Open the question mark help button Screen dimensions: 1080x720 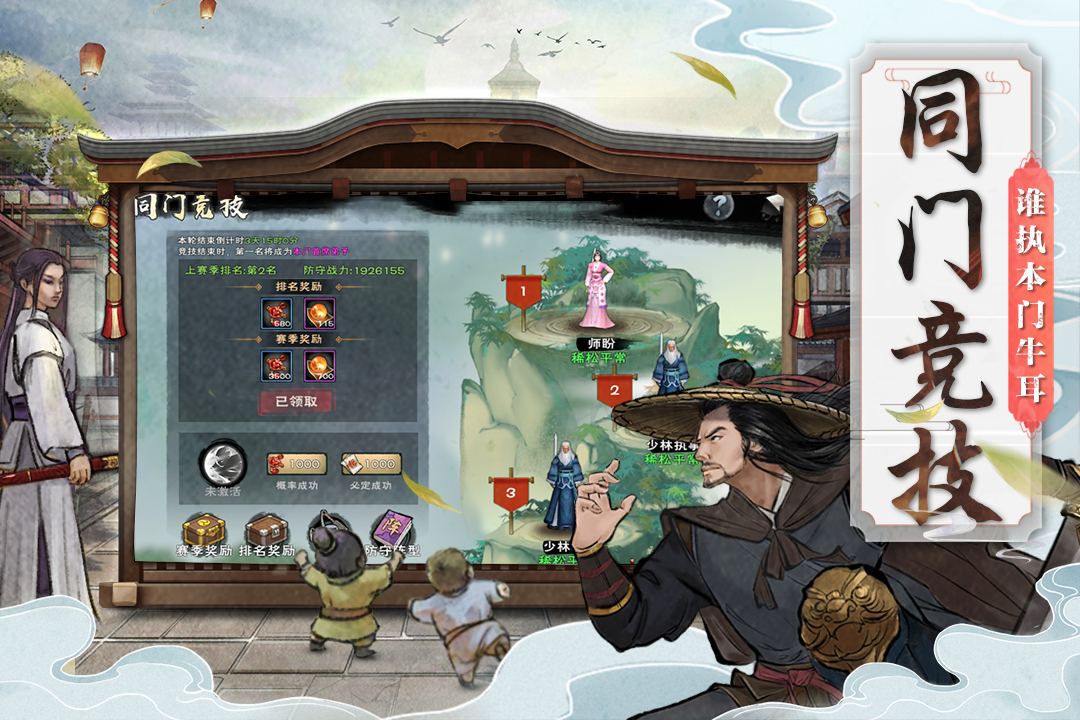pyautogui.click(x=717, y=206)
